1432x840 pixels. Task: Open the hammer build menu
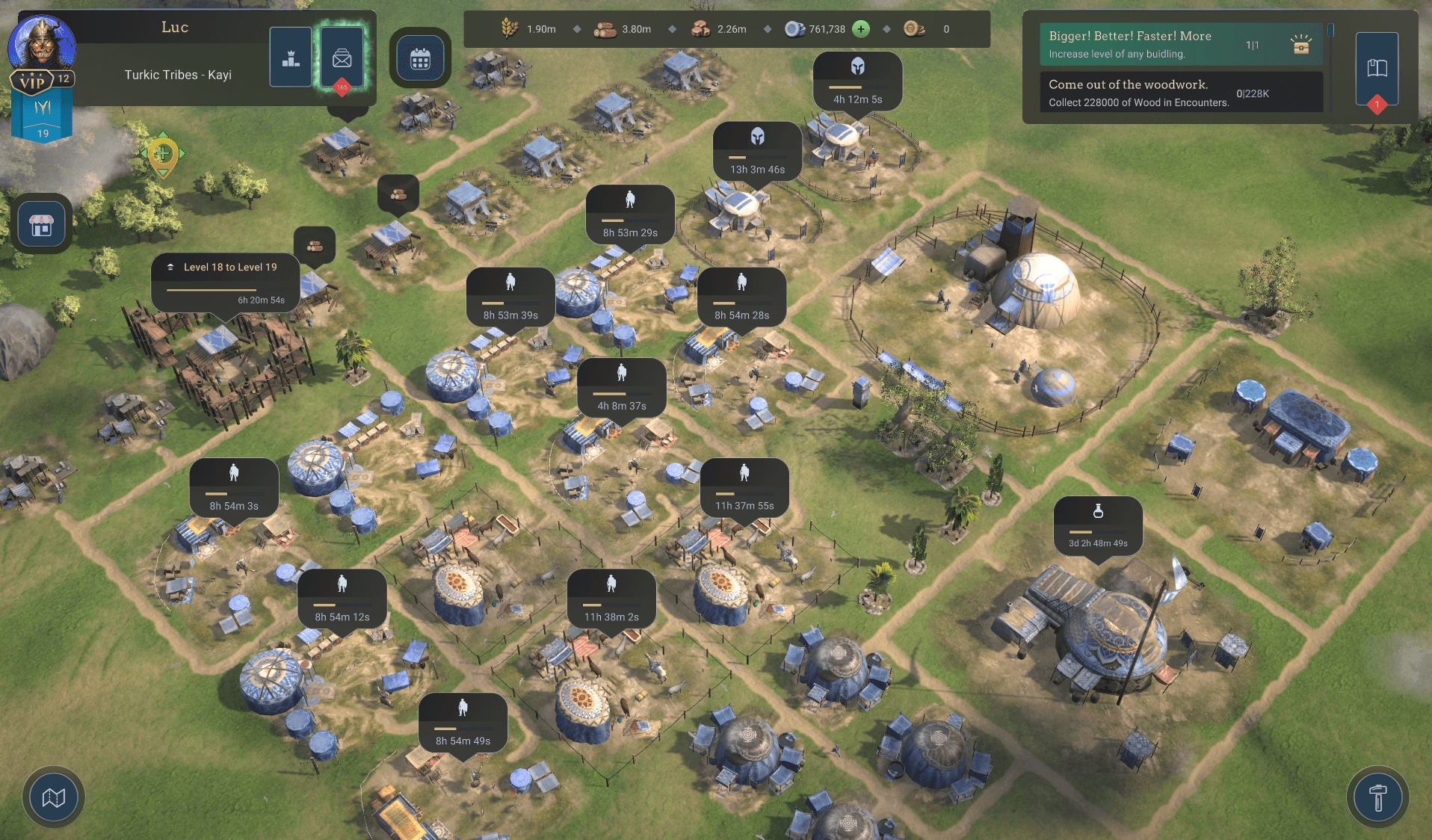[1377, 797]
